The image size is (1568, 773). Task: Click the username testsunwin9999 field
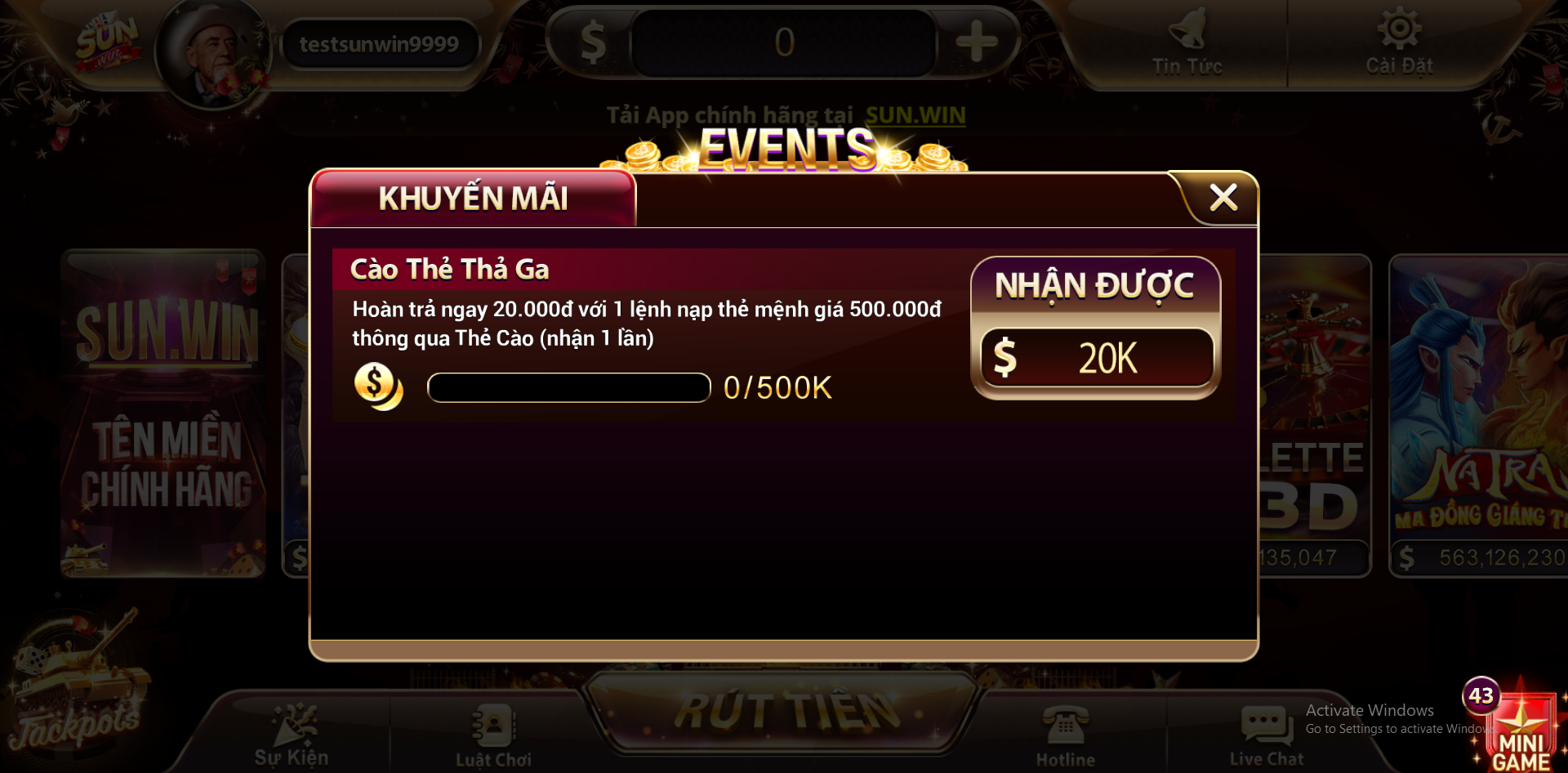[379, 44]
